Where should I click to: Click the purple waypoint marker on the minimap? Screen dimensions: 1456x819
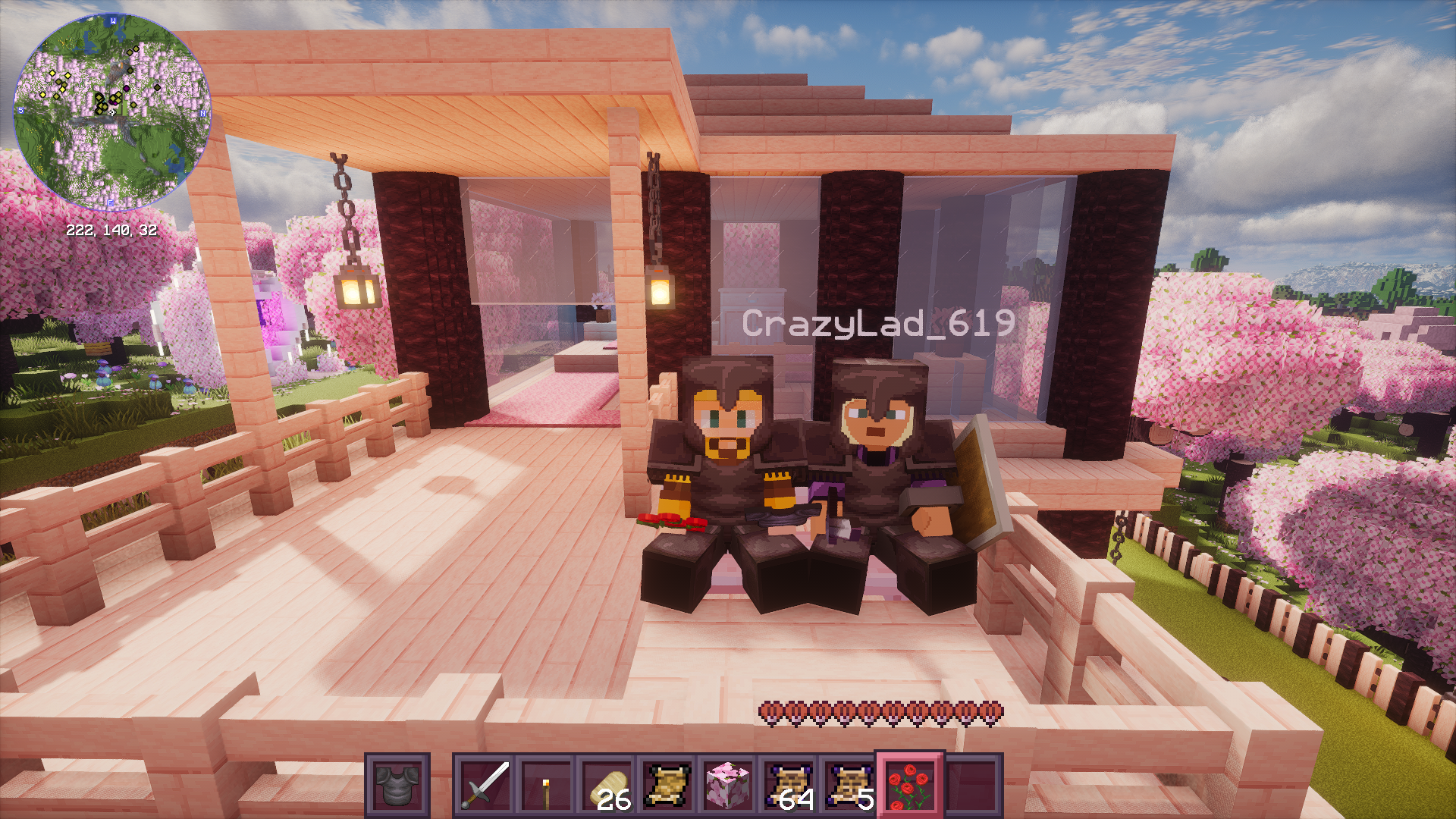coord(127,89)
